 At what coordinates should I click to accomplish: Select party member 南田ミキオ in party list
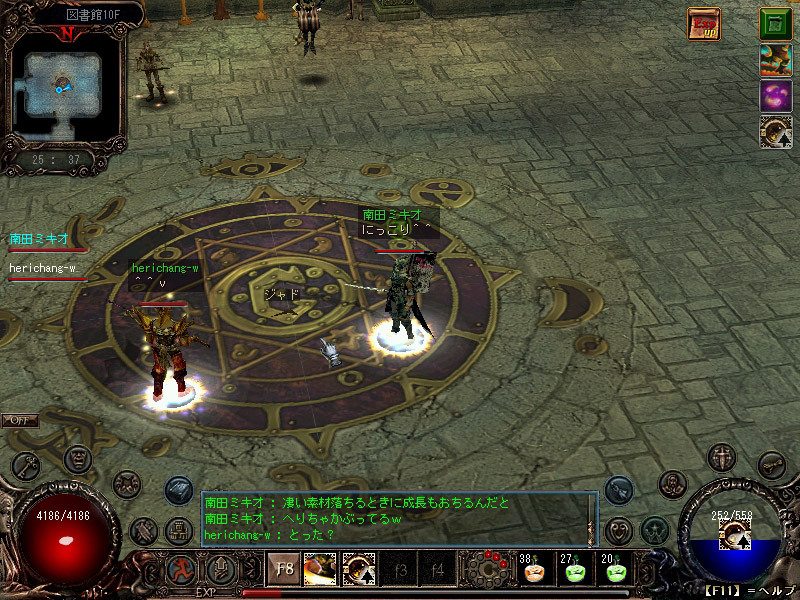tap(40, 239)
